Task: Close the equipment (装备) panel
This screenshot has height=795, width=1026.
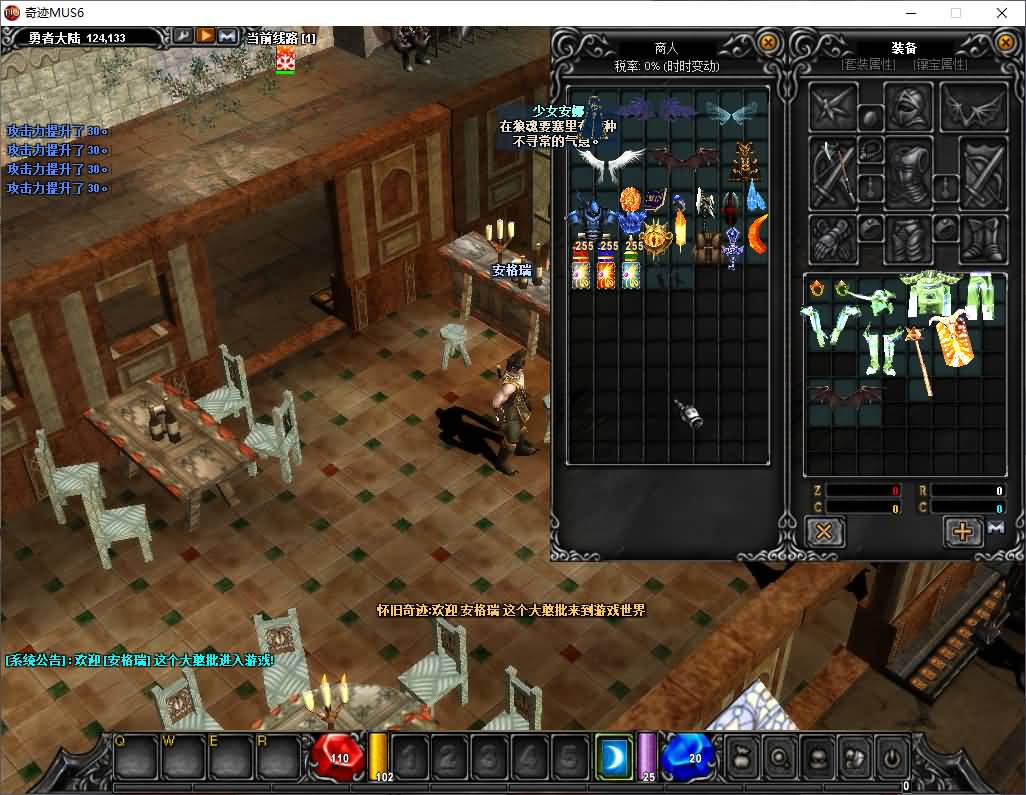Action: (x=1006, y=43)
